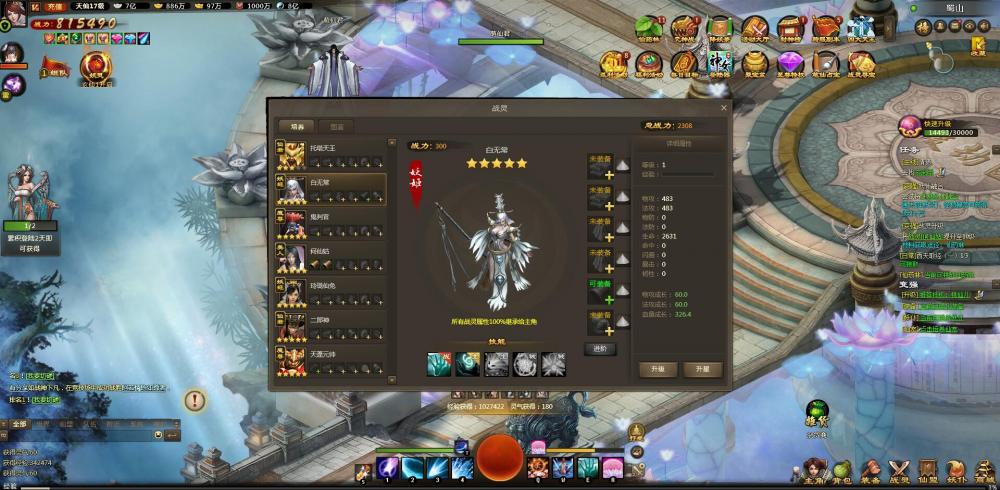Open the 背包 bag menu
This screenshot has height=490, width=1000.
click(x=841, y=469)
